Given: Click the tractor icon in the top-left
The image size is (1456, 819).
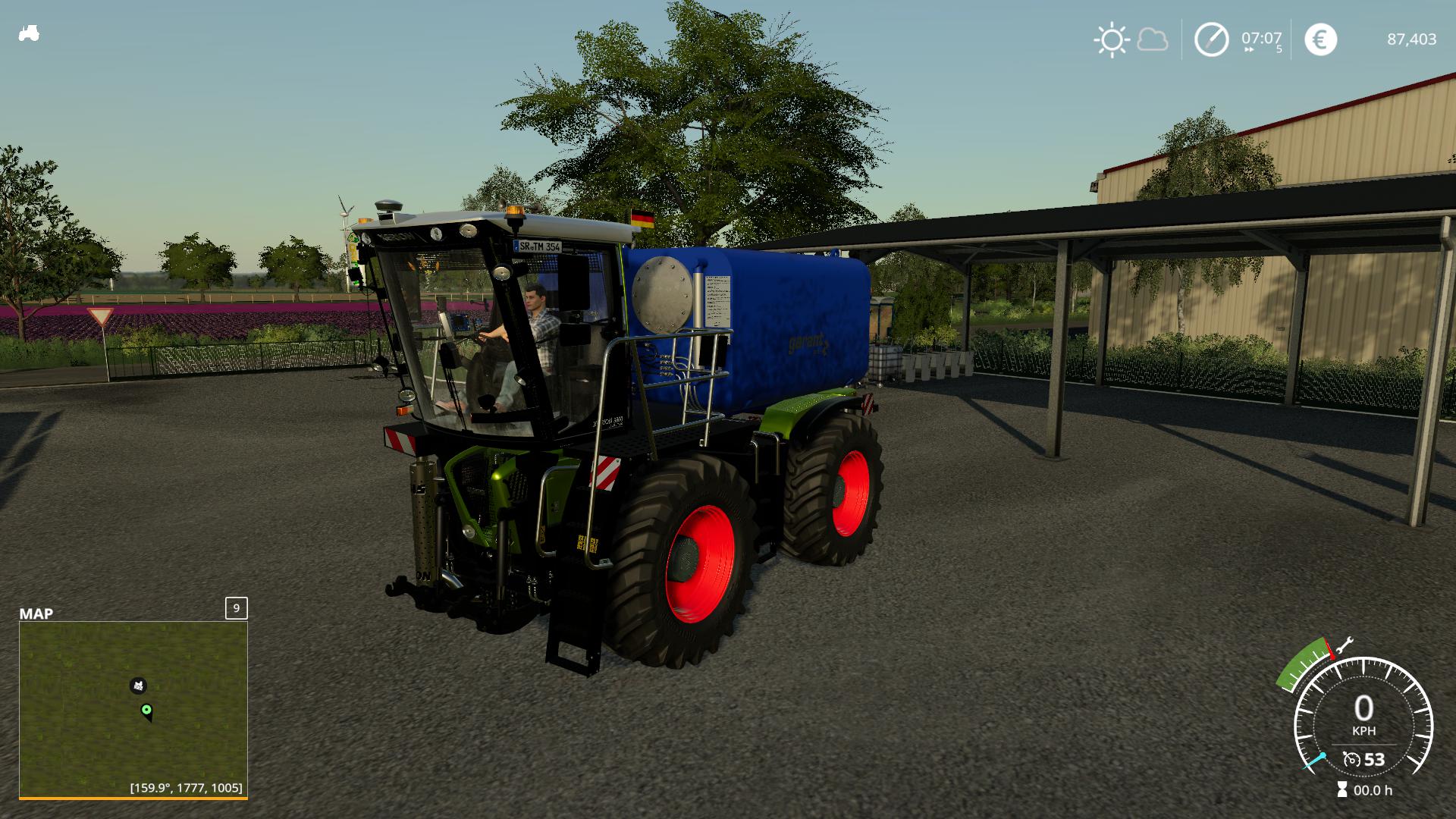Looking at the screenshot, I should tap(29, 34).
